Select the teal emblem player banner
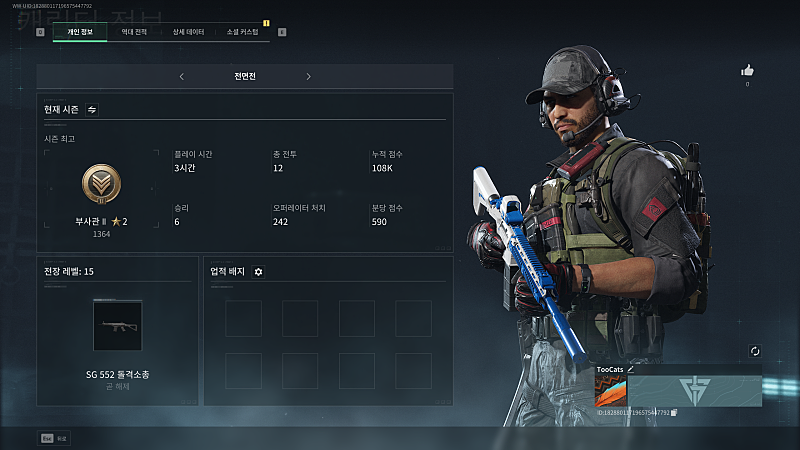This screenshot has width=800, height=450. coord(693,390)
